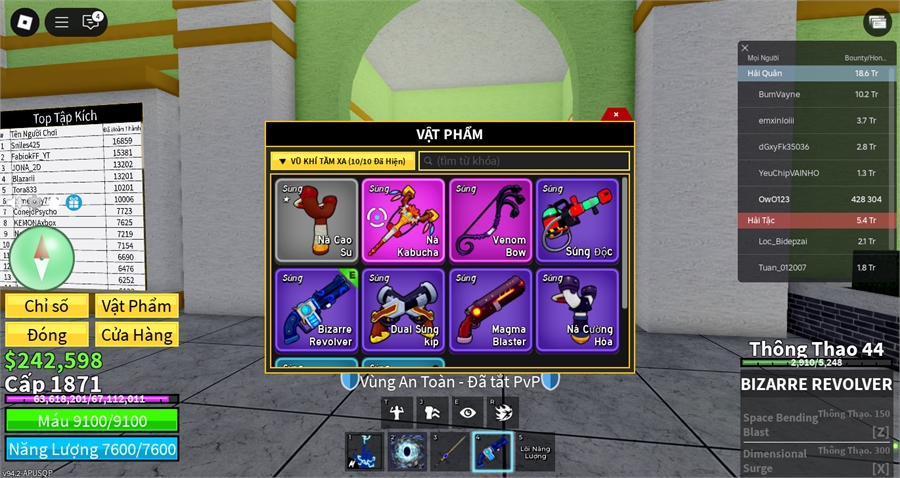Open the Vũ Khí Tầm Xa category dropdown
This screenshot has height=478, width=900.
point(343,161)
